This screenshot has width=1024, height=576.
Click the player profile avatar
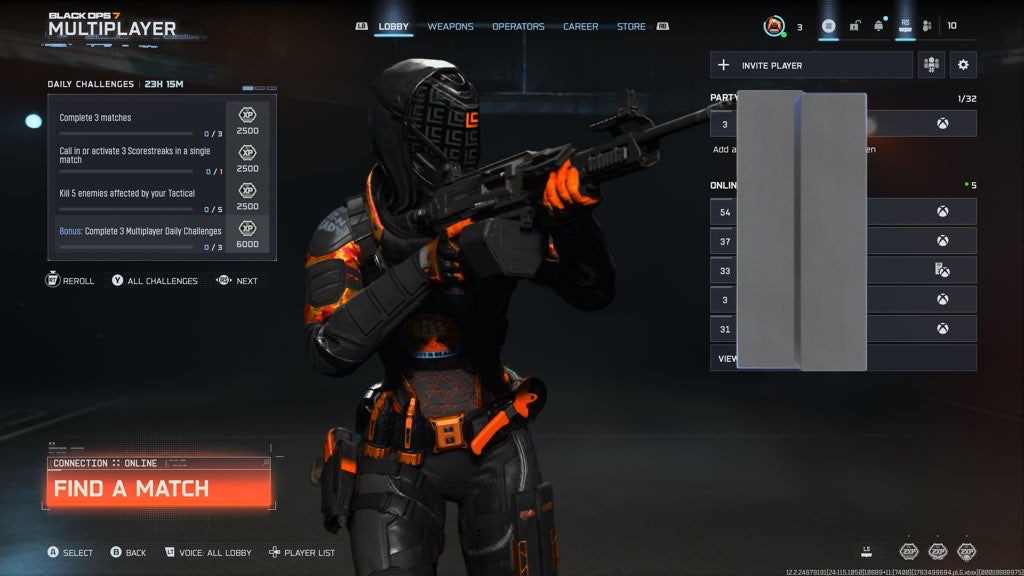(774, 27)
